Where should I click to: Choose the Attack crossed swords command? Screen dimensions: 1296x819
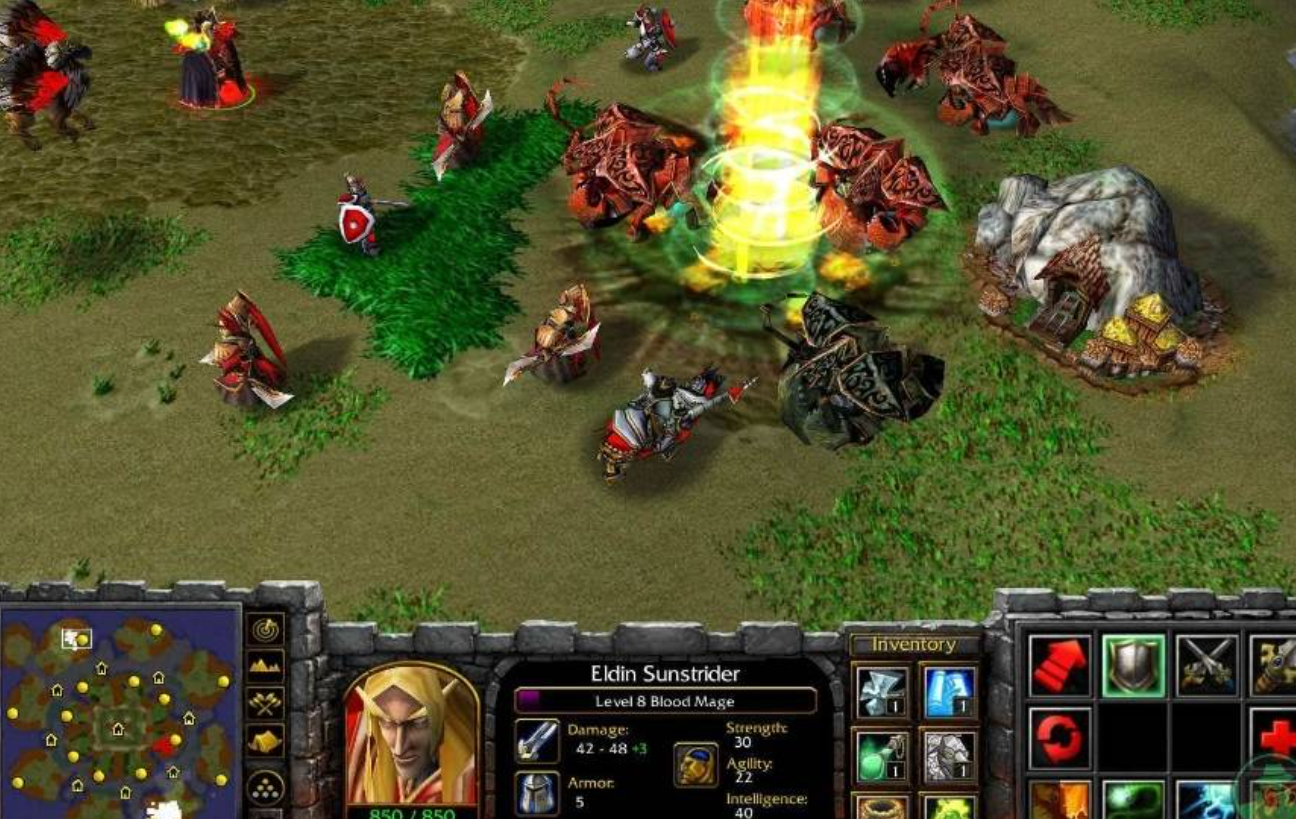(x=1207, y=665)
